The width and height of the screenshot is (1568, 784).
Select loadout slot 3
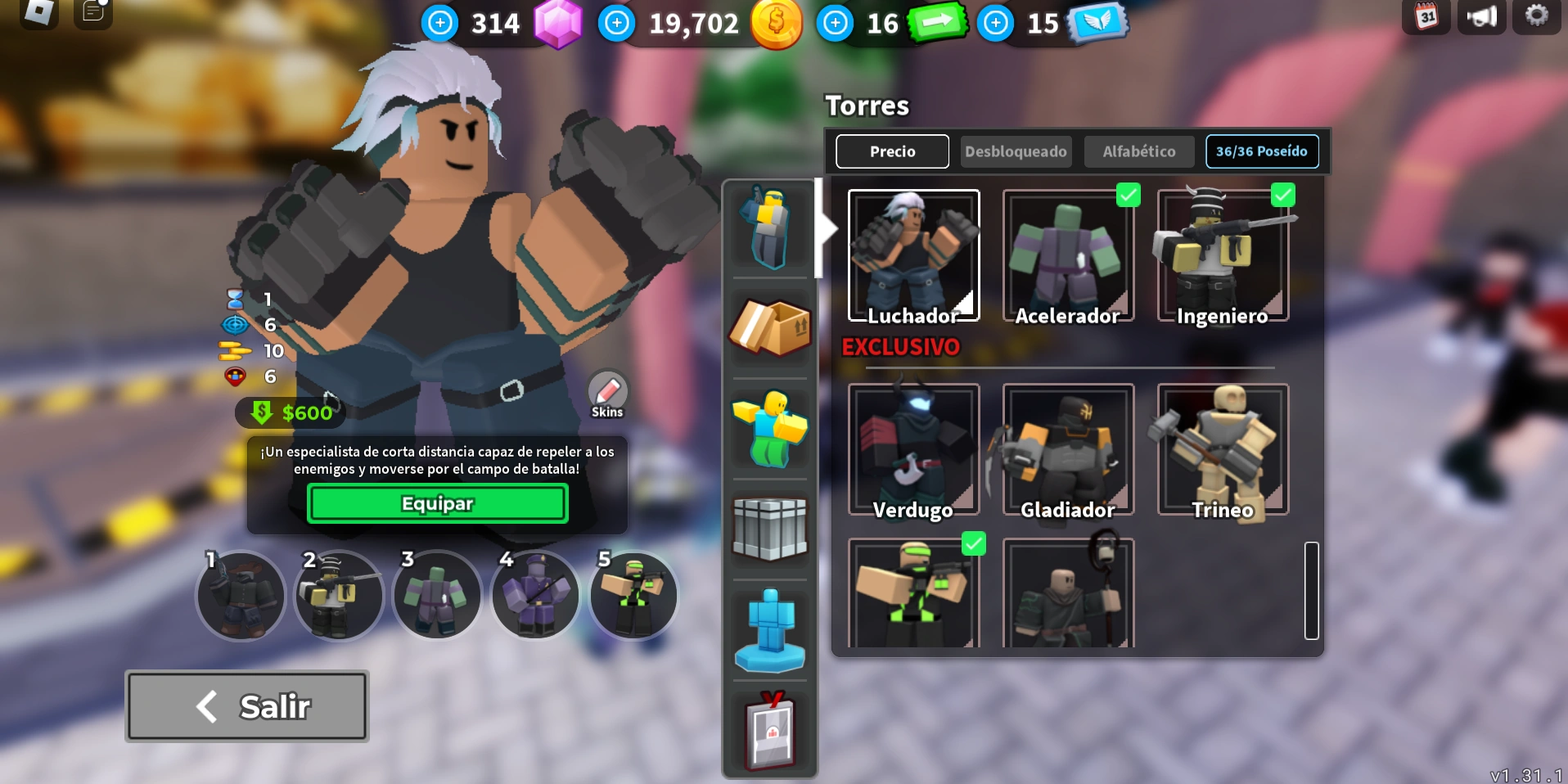point(437,595)
